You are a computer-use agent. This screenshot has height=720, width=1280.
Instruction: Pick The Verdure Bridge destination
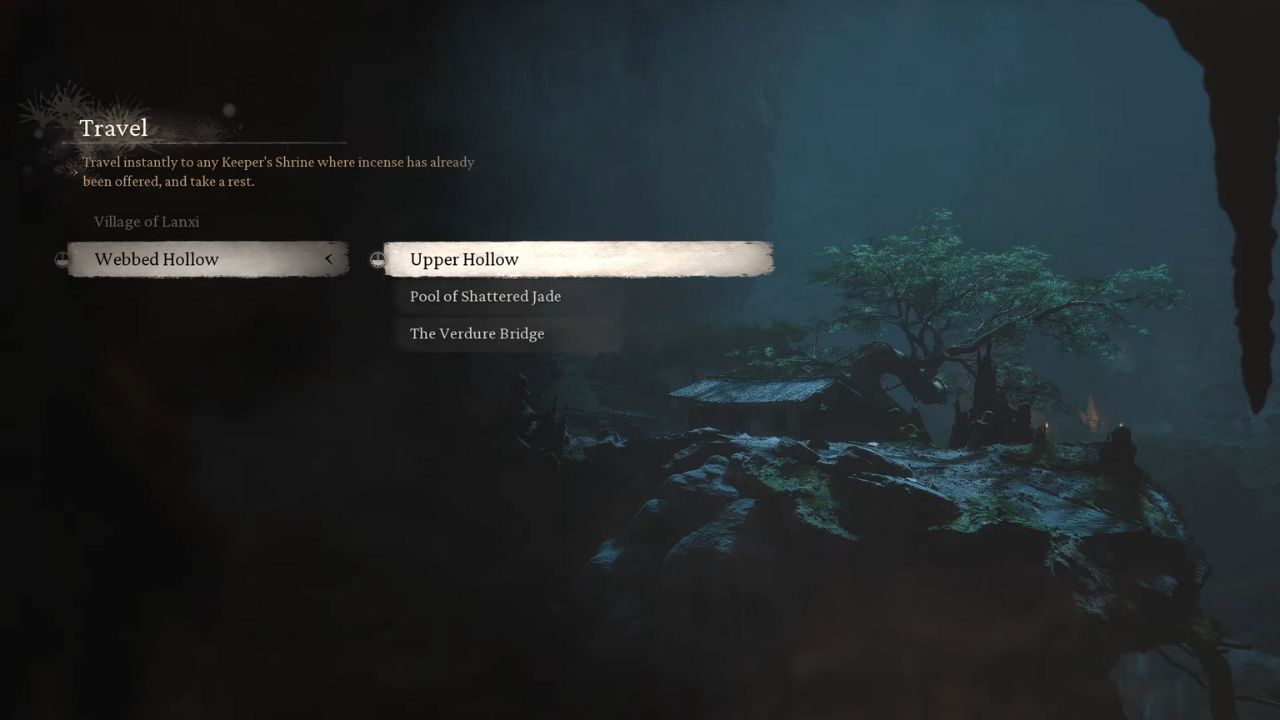[478, 334]
